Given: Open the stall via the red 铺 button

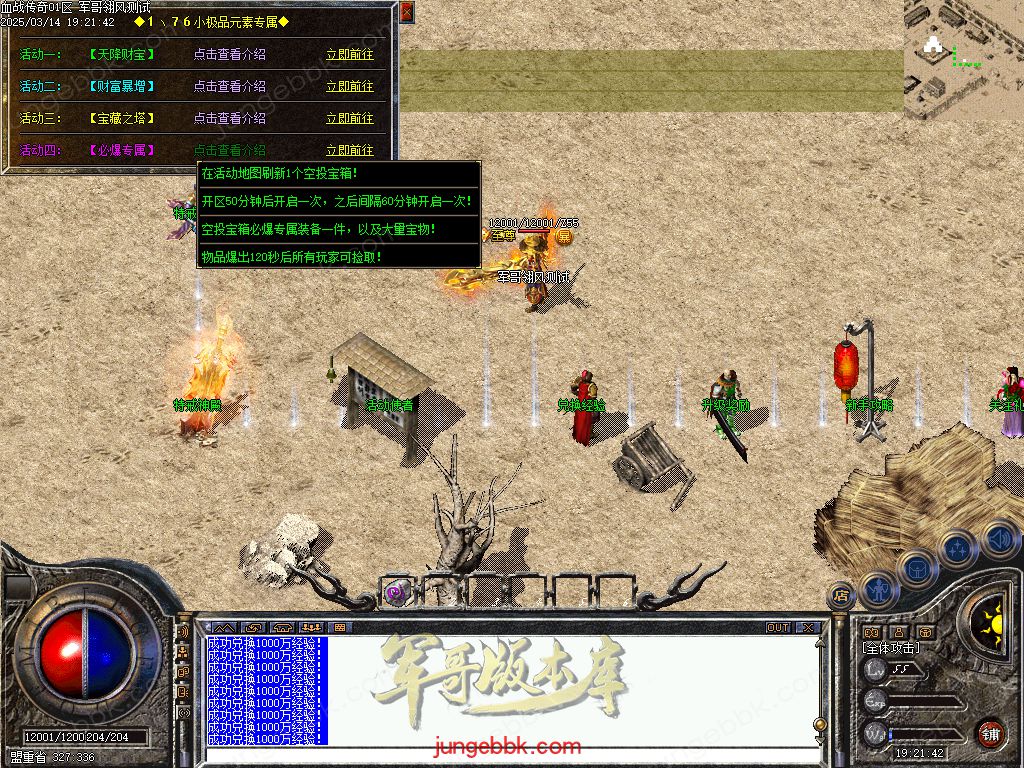Looking at the screenshot, I should pyautogui.click(x=990, y=732).
